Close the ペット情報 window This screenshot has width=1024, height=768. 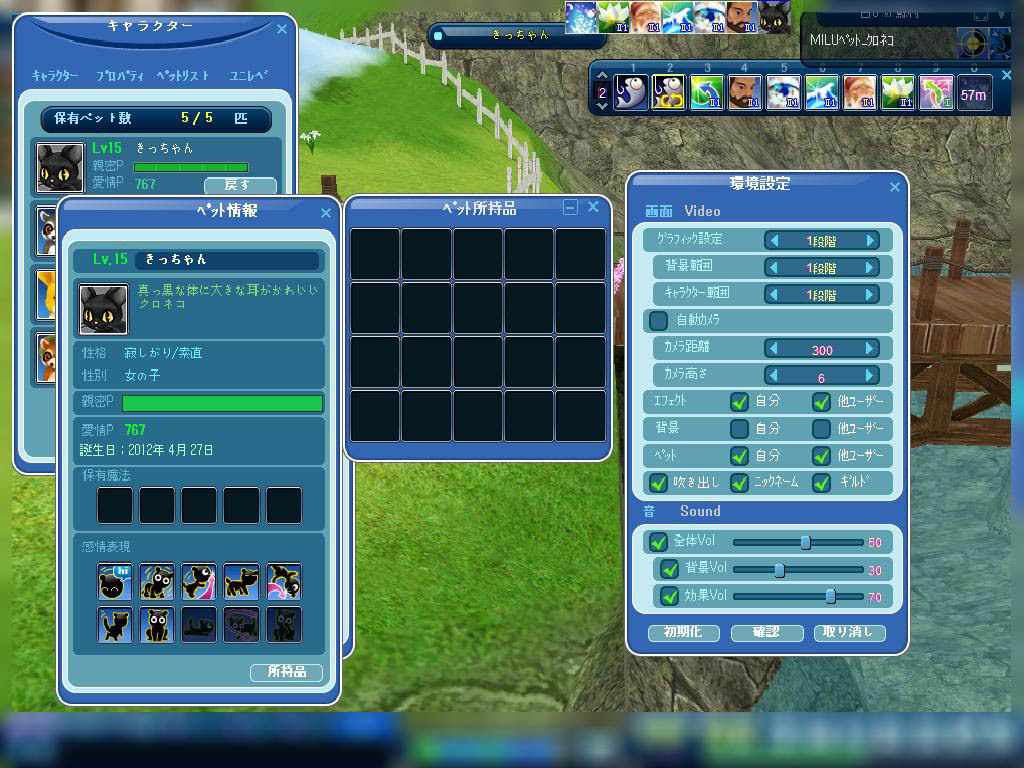pos(325,213)
